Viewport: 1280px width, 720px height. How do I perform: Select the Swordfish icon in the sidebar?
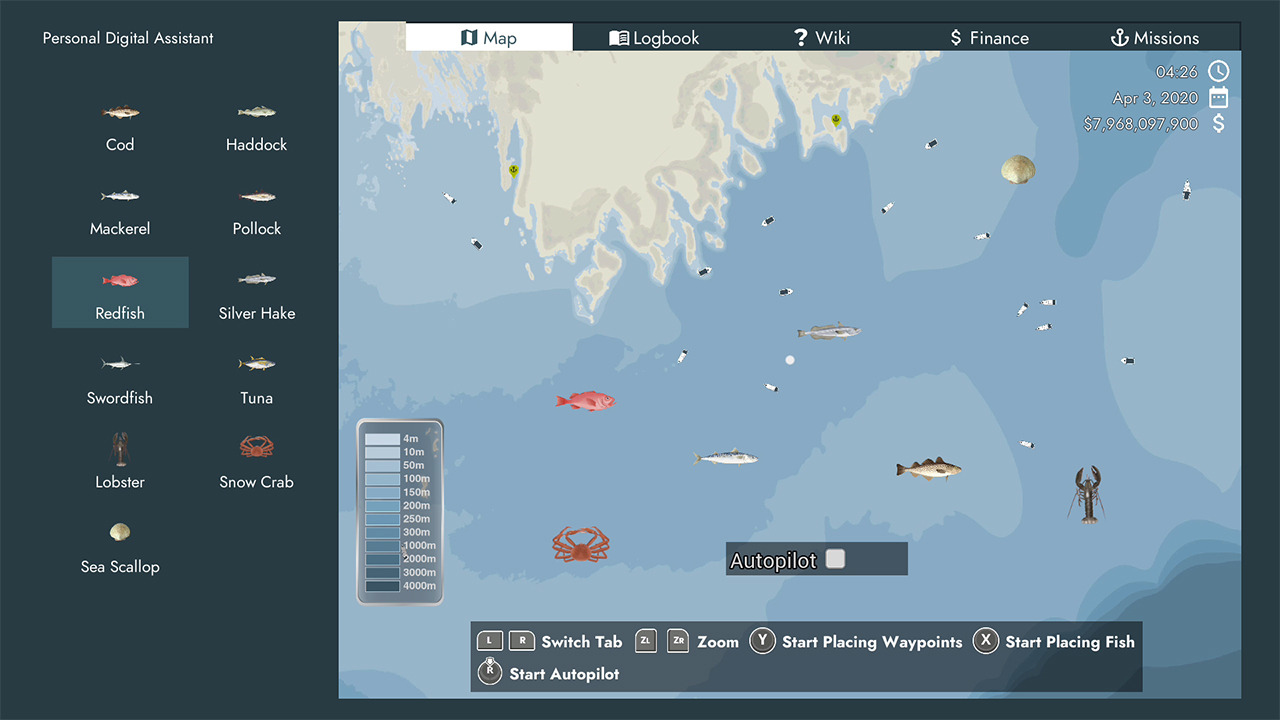(119, 363)
